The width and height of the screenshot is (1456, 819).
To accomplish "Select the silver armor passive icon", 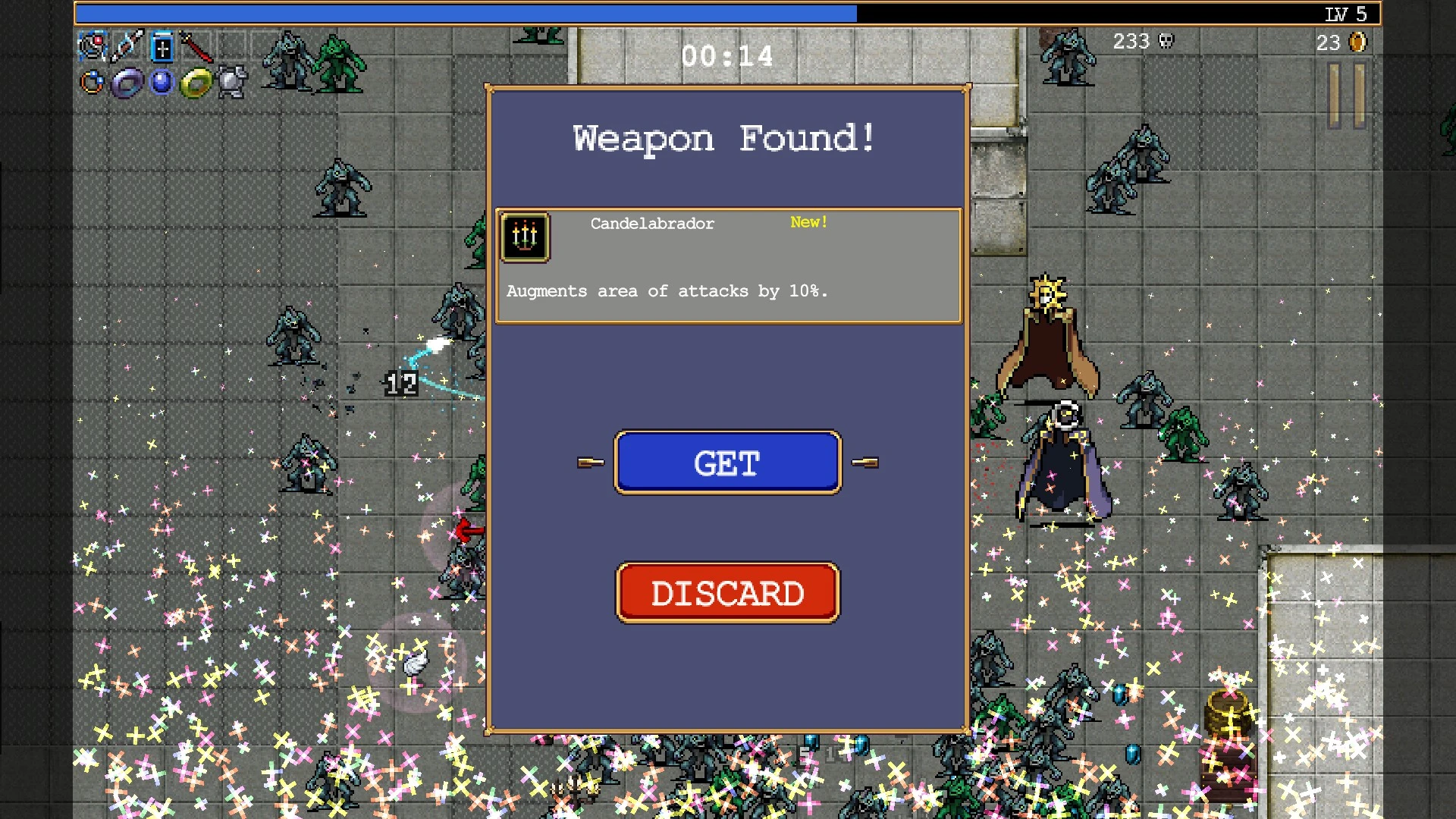I will (x=232, y=82).
